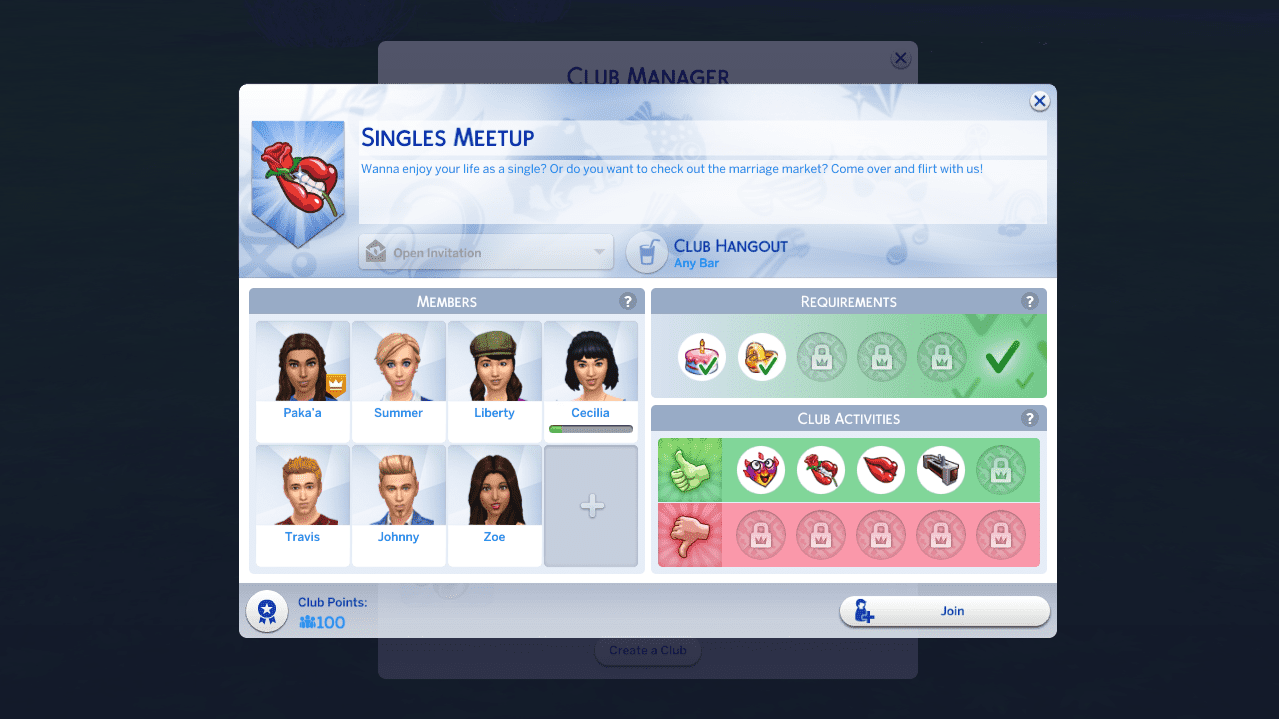Viewport: 1279px width, 719px height.
Task: Add a member using the plus slot
Action: pos(591,506)
